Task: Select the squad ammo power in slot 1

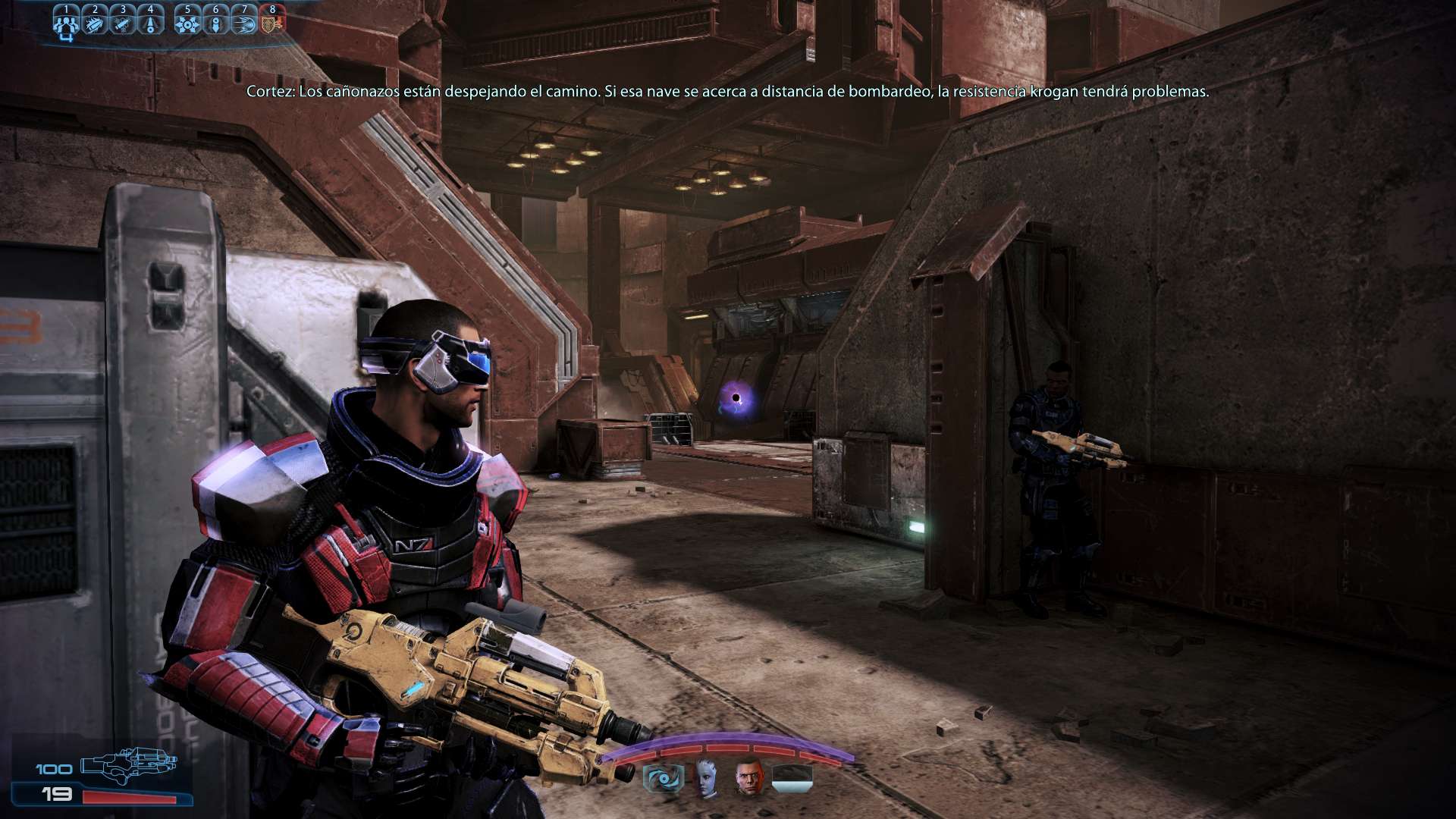Action: click(x=66, y=23)
